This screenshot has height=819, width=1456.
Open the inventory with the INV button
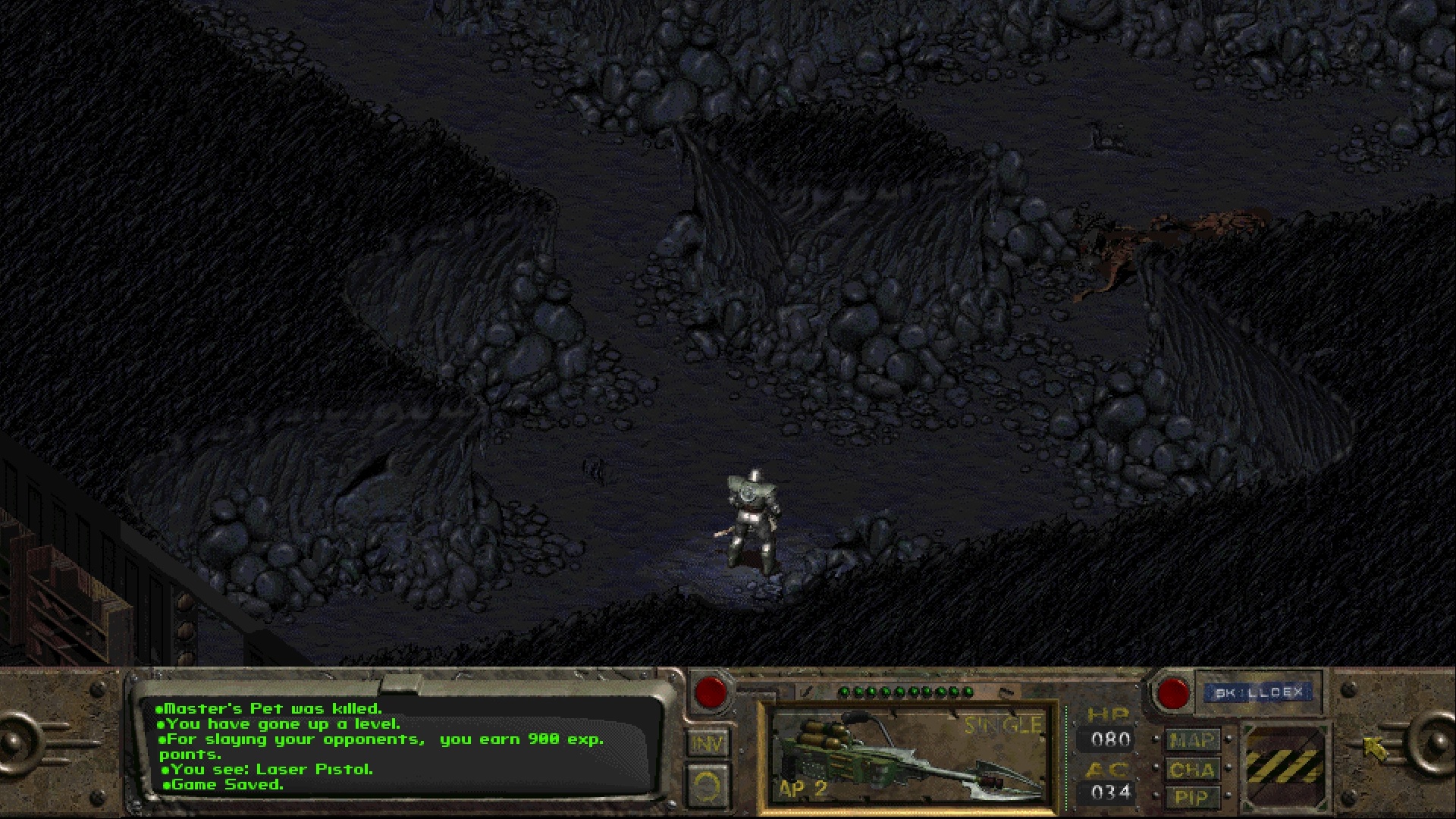click(x=707, y=743)
